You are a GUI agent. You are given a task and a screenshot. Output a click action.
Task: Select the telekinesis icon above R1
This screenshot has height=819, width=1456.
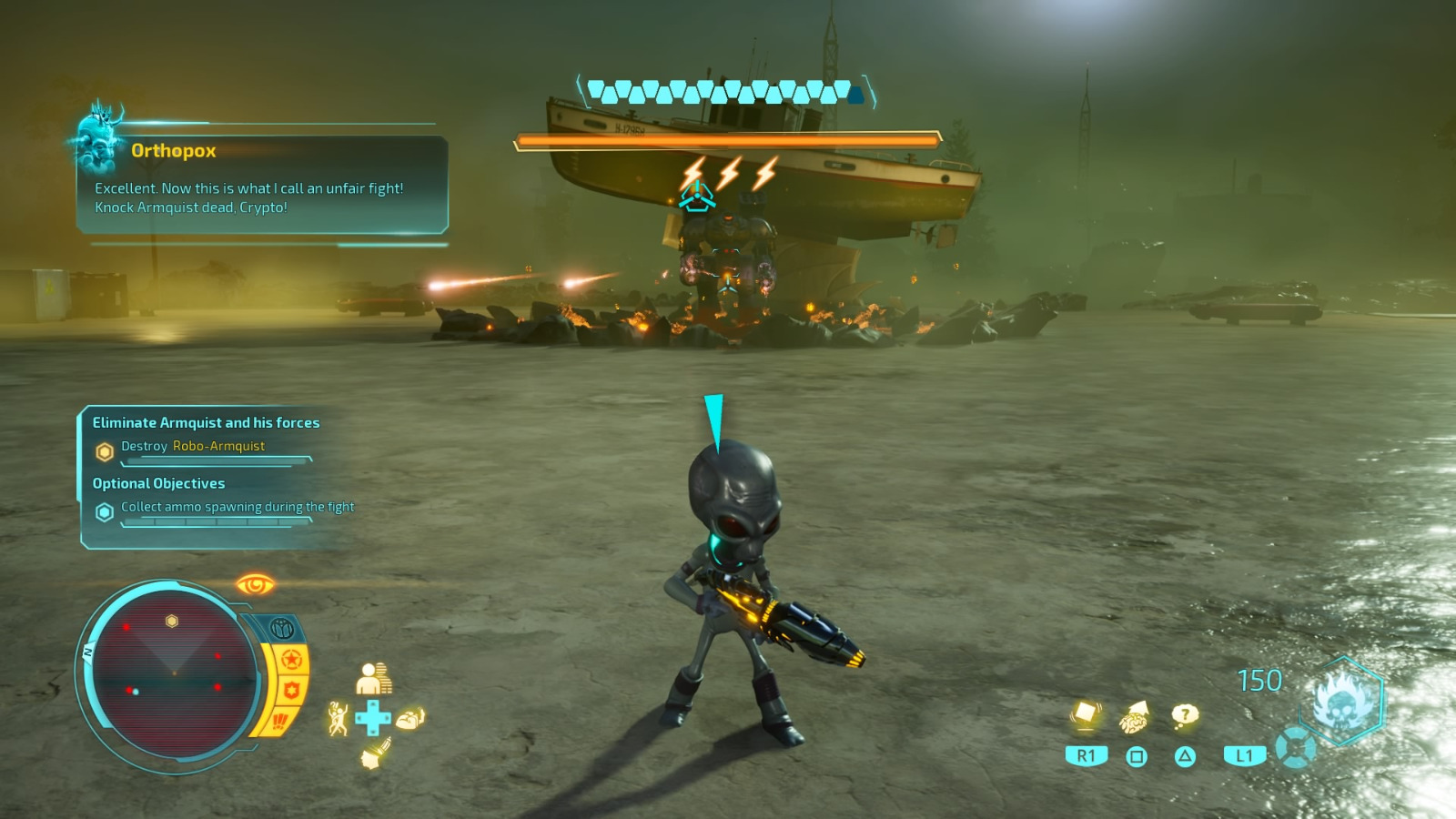tap(1085, 714)
